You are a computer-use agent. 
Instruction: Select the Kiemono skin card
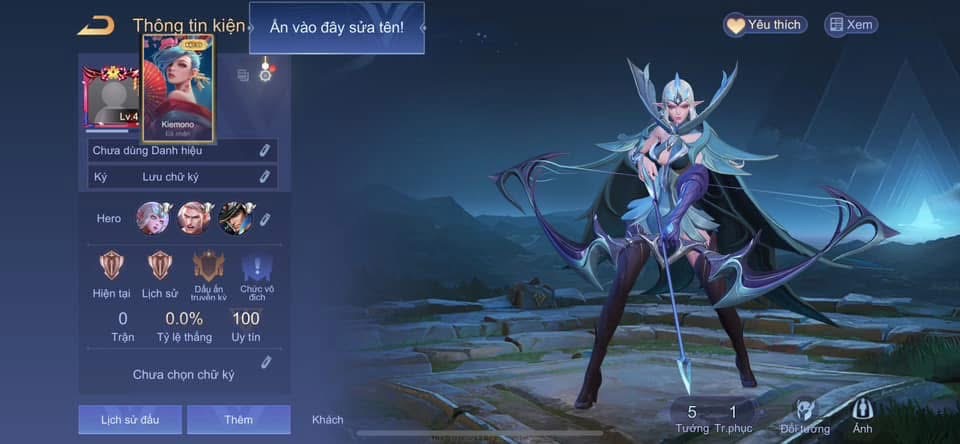(x=178, y=88)
